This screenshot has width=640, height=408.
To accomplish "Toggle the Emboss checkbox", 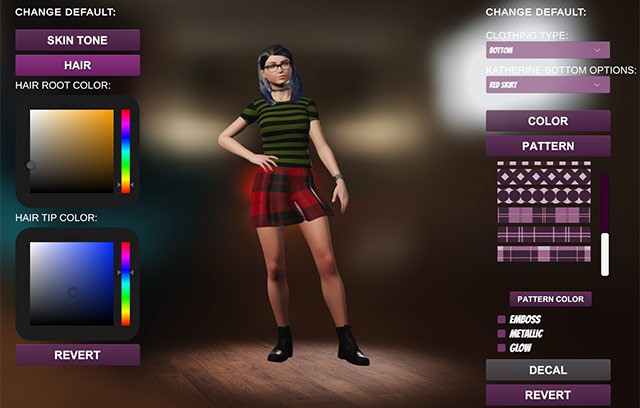I will coord(502,319).
